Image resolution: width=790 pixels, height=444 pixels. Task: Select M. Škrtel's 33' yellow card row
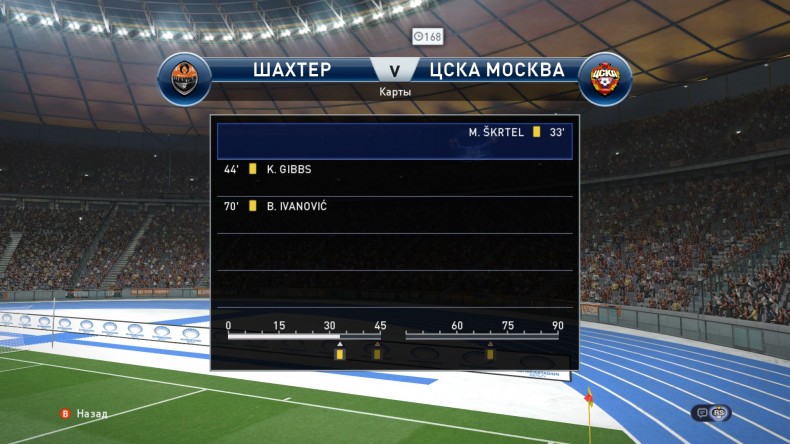(394, 132)
